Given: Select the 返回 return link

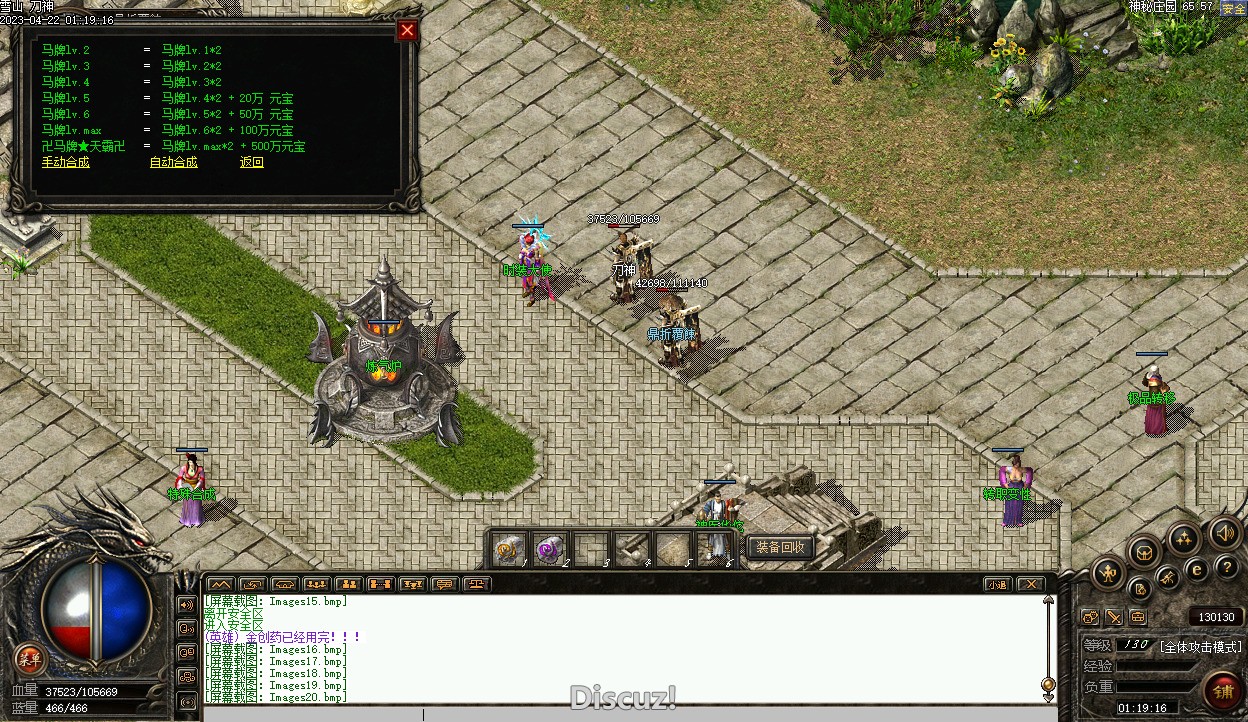Looking at the screenshot, I should (252, 162).
